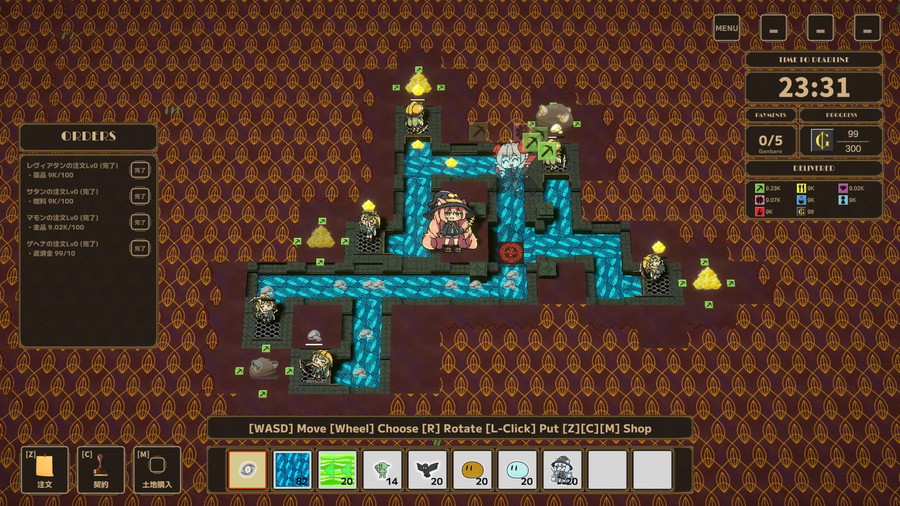The width and height of the screenshot is (900, 506).
Task: Select the blue water tile slot
Action: coord(293,469)
